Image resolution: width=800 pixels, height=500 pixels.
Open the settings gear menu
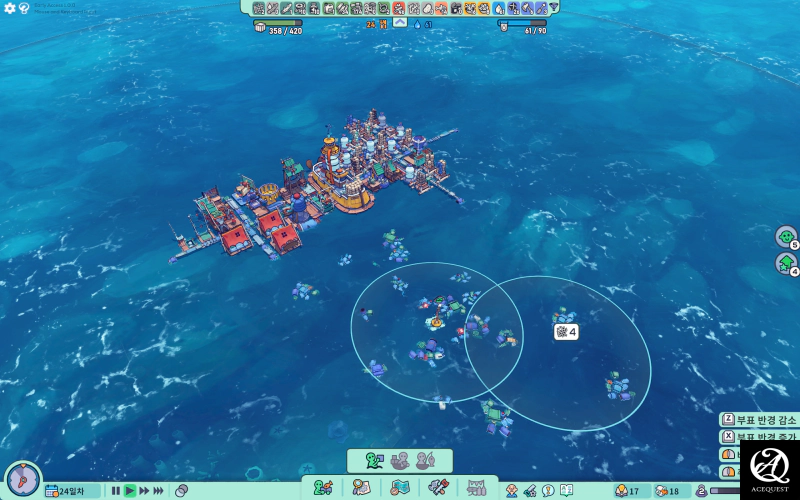pos(10,8)
